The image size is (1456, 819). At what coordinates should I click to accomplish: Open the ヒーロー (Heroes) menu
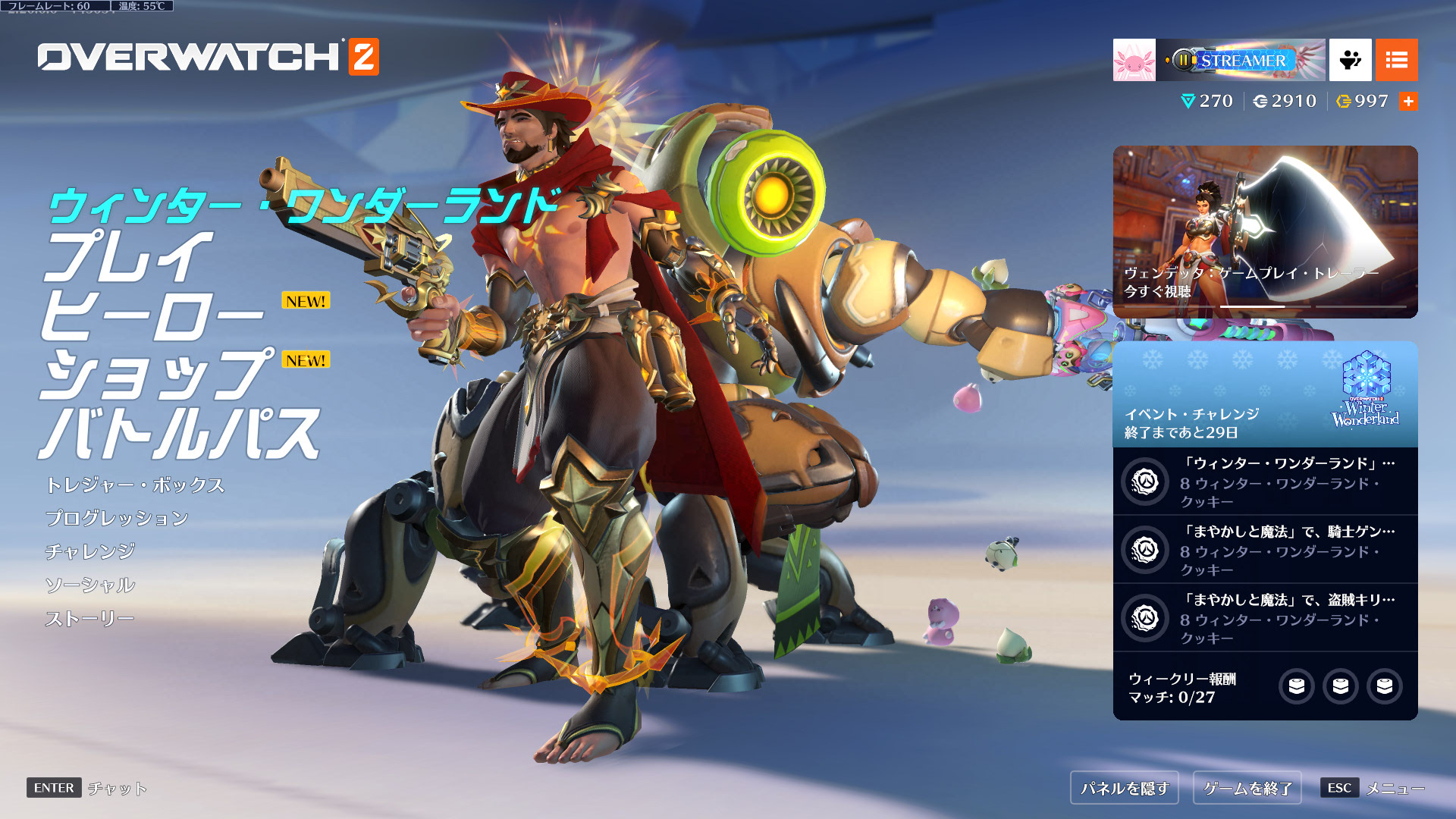pos(152,315)
